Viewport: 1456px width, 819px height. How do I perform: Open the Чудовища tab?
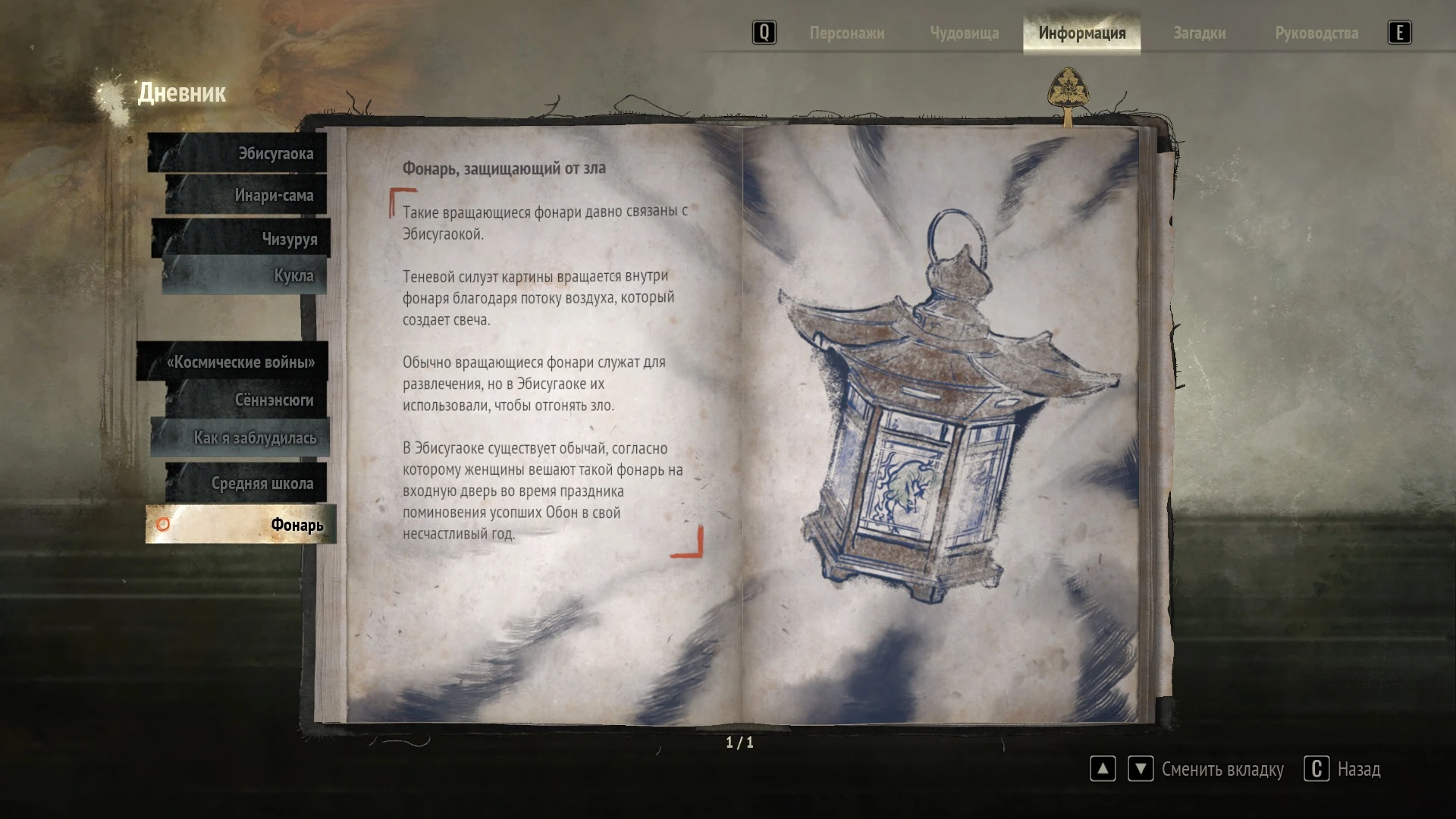pyautogui.click(x=964, y=33)
